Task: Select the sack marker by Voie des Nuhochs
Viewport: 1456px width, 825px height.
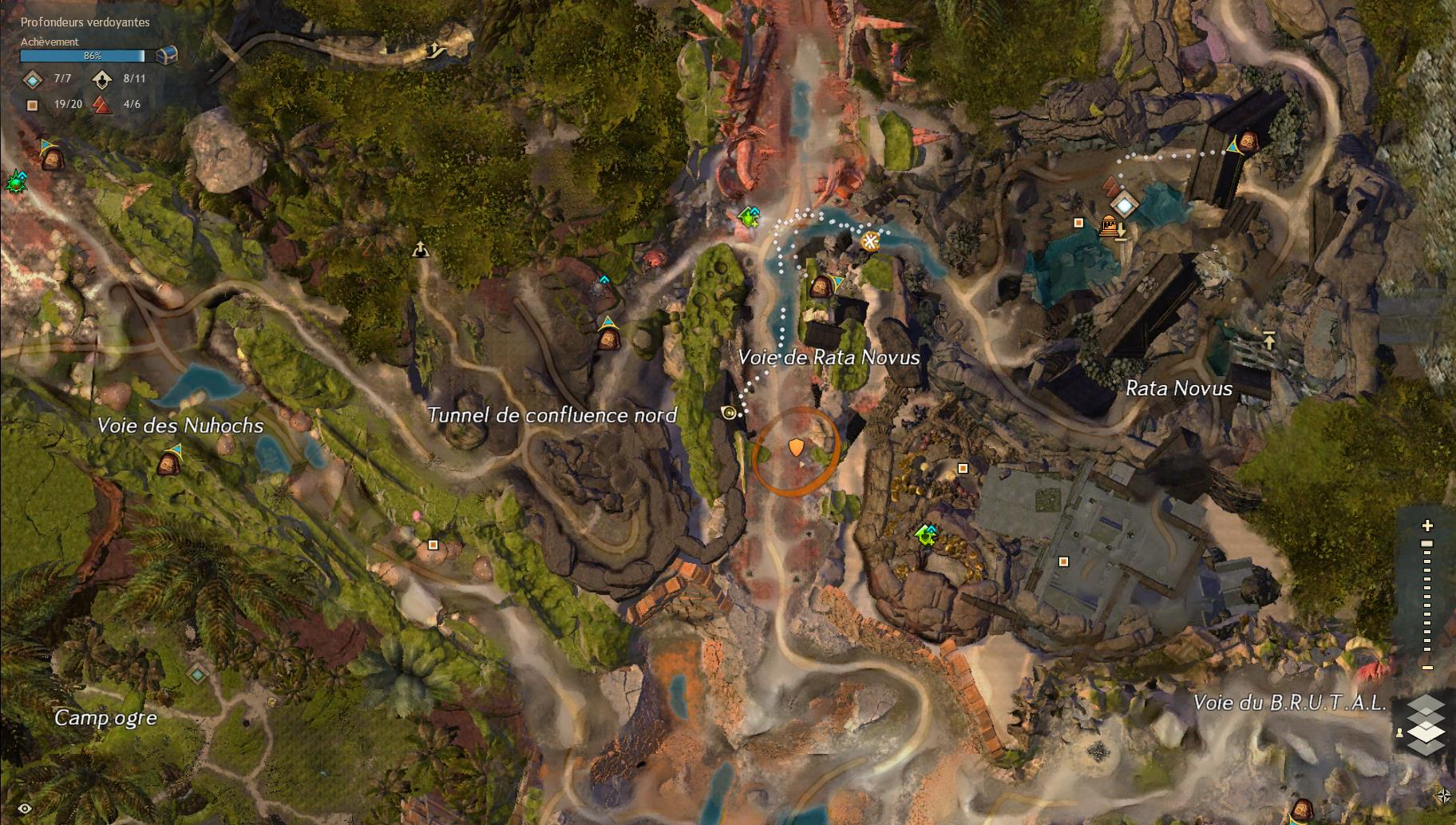Action: pos(168,462)
